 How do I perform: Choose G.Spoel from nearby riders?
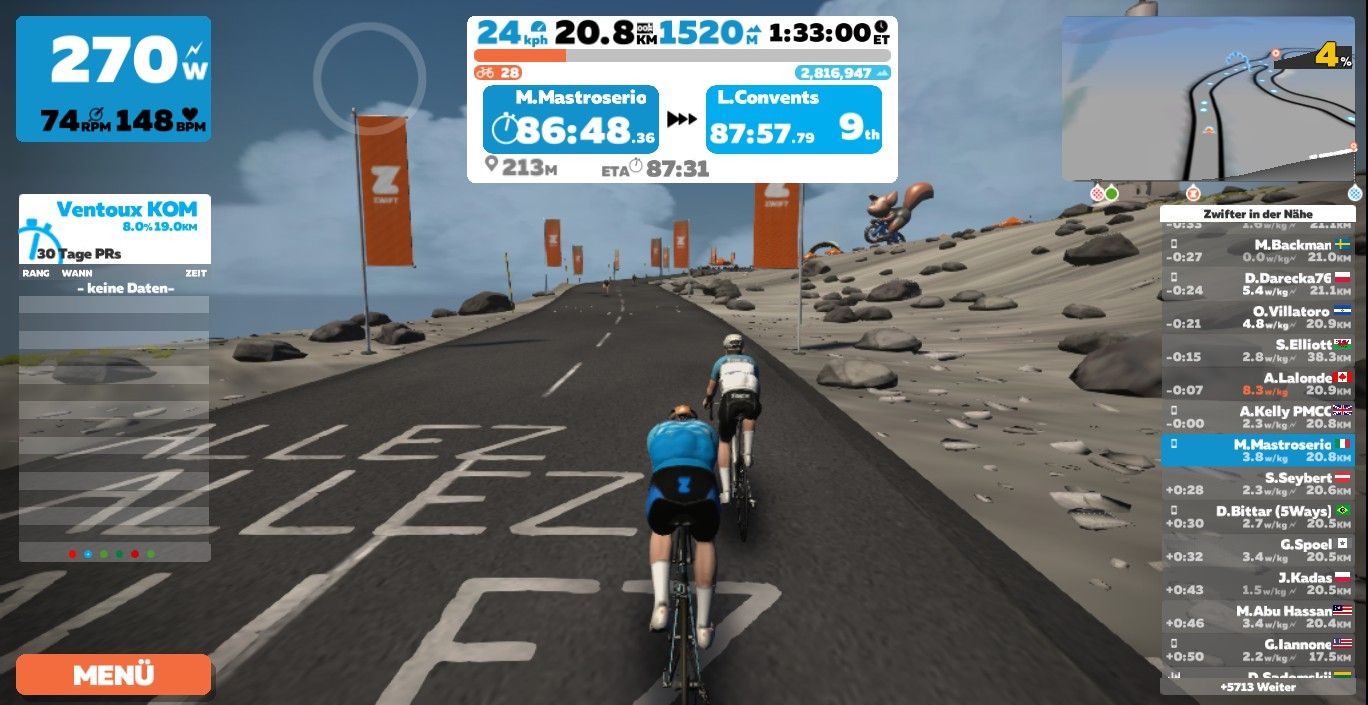[1257, 550]
